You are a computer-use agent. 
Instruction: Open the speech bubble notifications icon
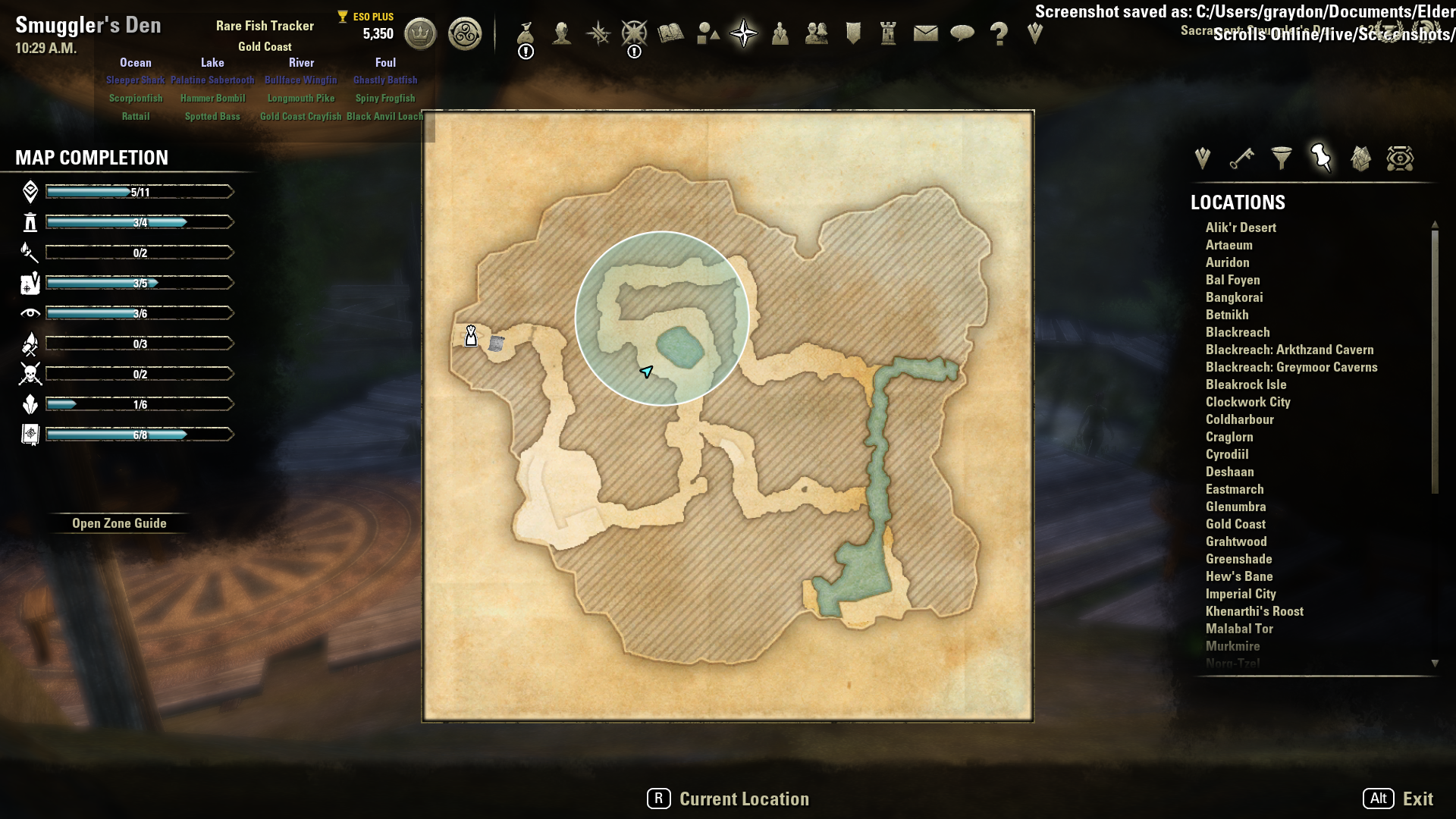962,33
